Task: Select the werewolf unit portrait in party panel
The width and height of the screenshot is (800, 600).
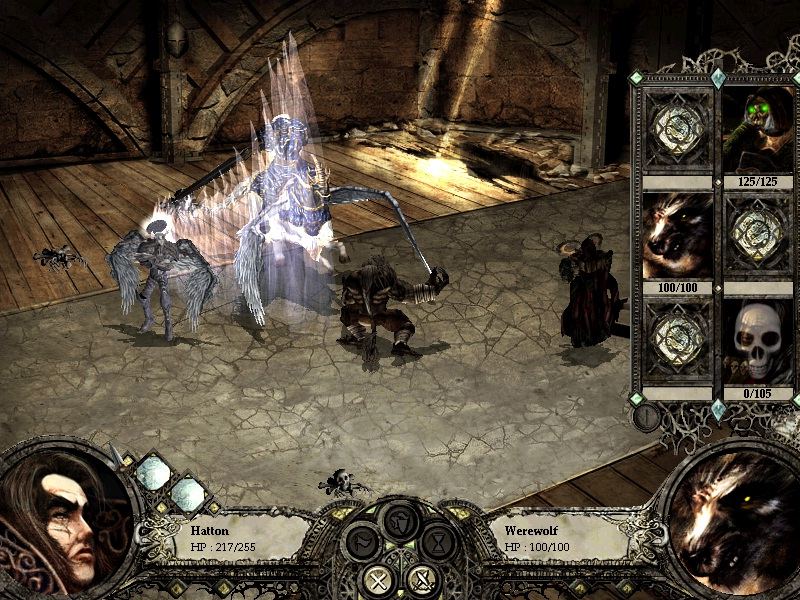Action: [x=677, y=236]
